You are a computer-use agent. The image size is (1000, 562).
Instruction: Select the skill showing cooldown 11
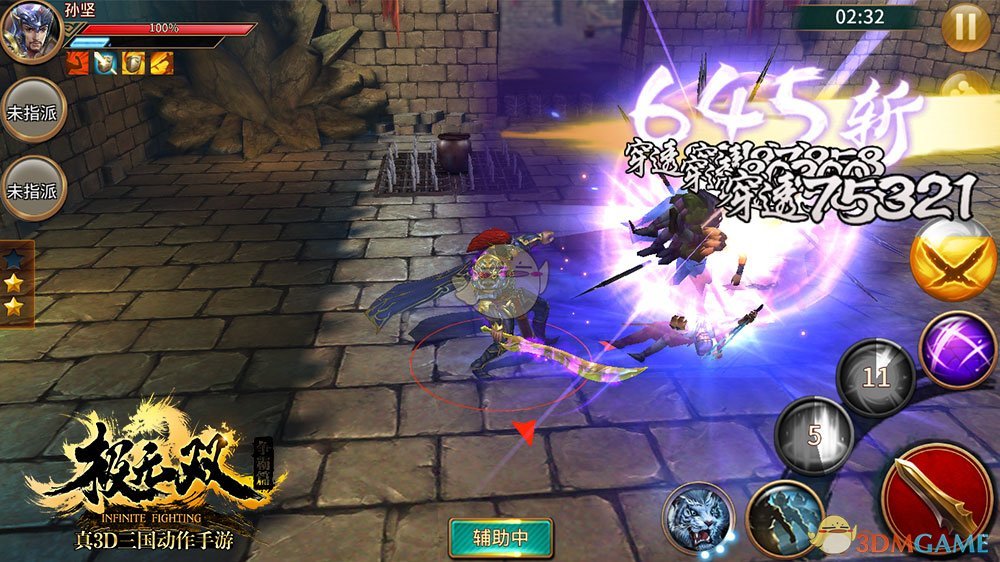click(876, 377)
